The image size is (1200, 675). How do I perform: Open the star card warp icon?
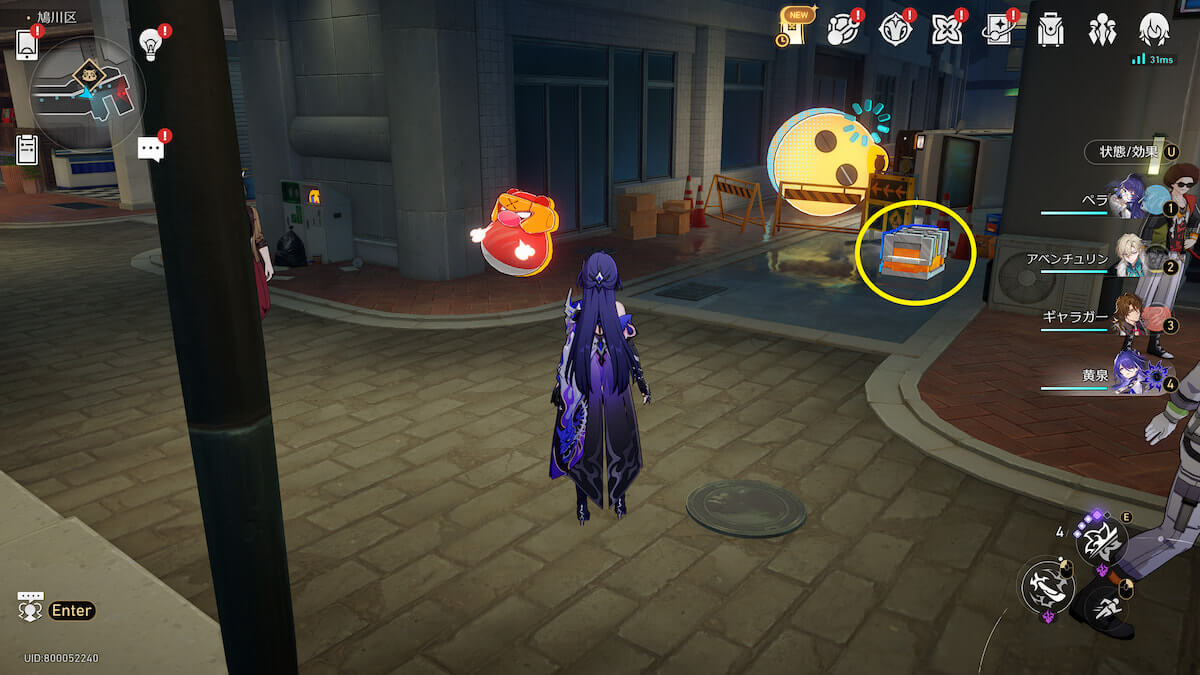point(997,30)
